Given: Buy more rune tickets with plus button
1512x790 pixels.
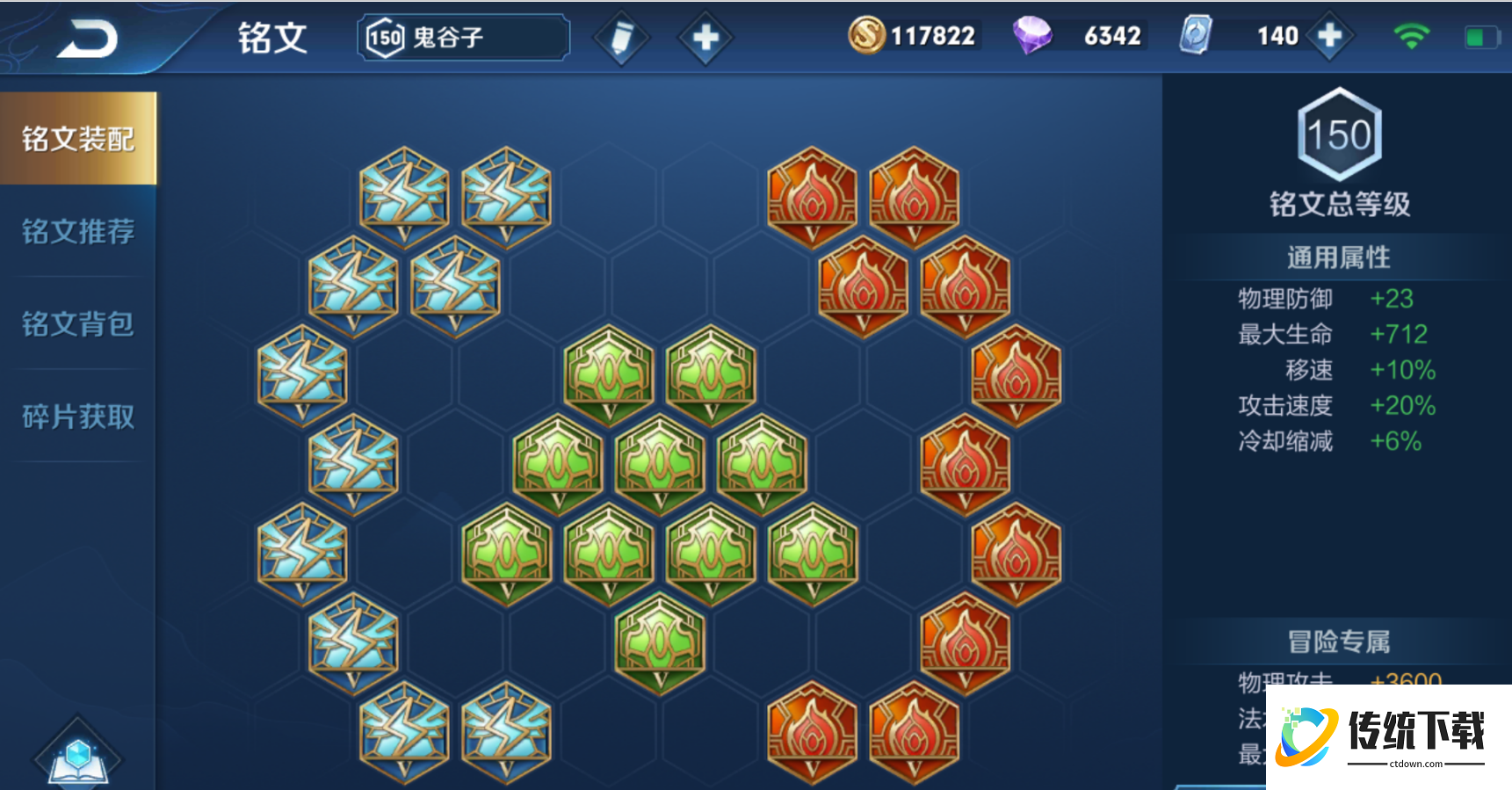Looking at the screenshot, I should (x=1330, y=36).
